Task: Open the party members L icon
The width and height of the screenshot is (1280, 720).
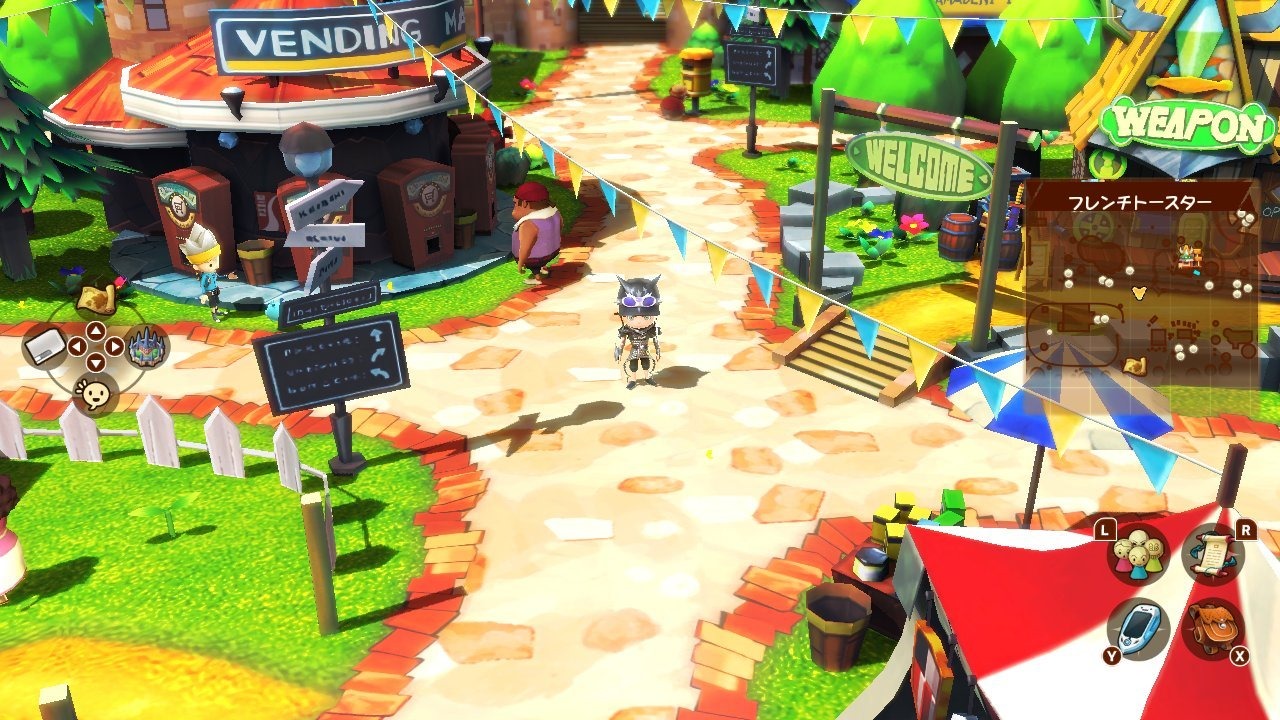Action: (x=1138, y=554)
